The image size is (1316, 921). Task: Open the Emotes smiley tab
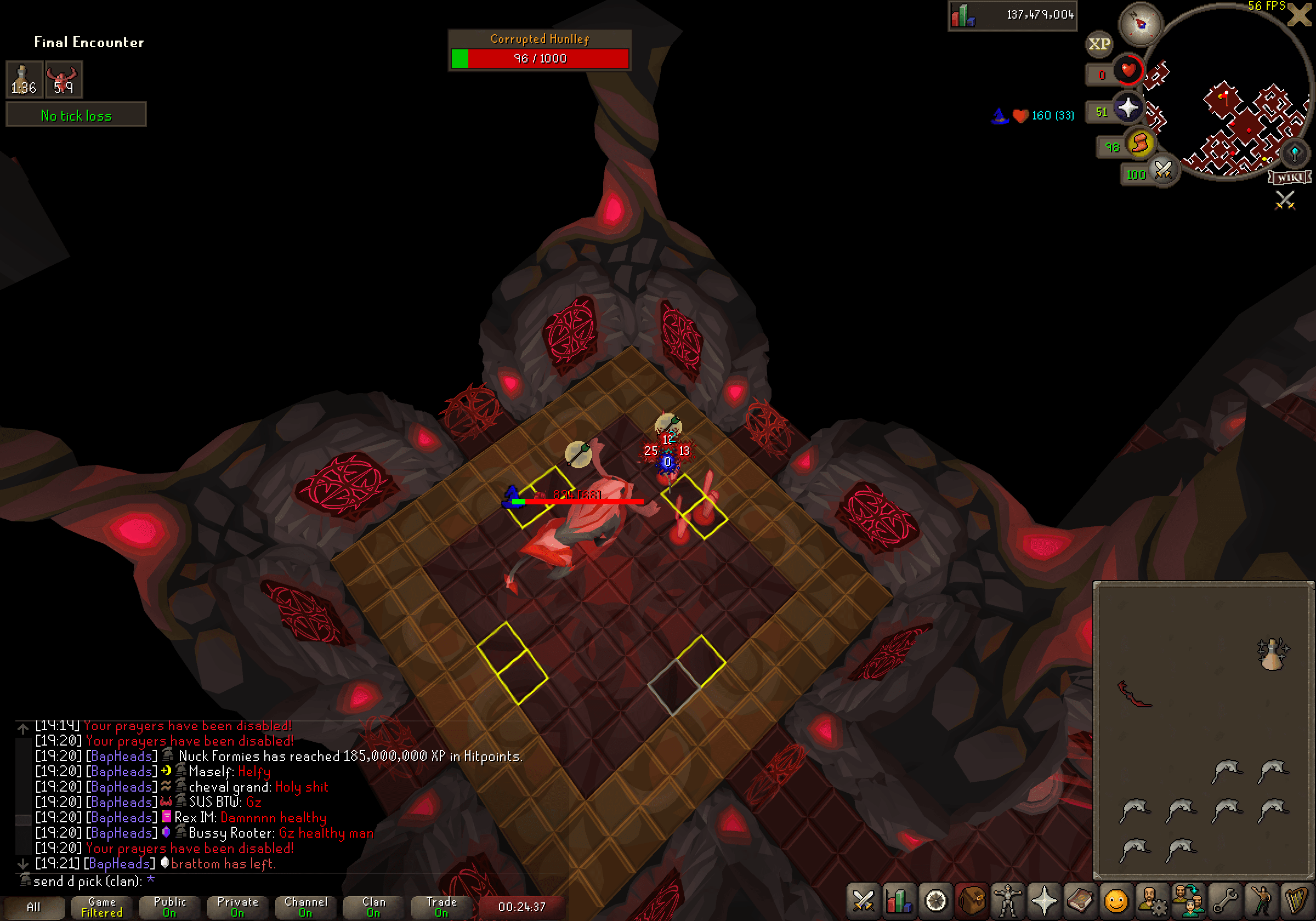[1116, 901]
